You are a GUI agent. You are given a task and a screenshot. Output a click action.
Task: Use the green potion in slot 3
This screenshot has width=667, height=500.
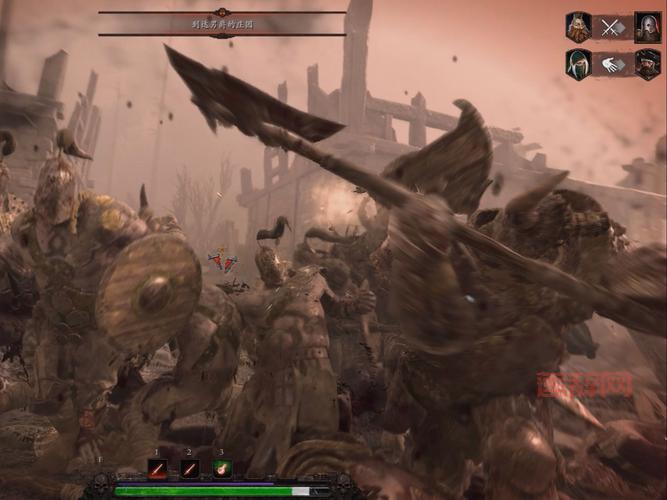pyautogui.click(x=221, y=468)
